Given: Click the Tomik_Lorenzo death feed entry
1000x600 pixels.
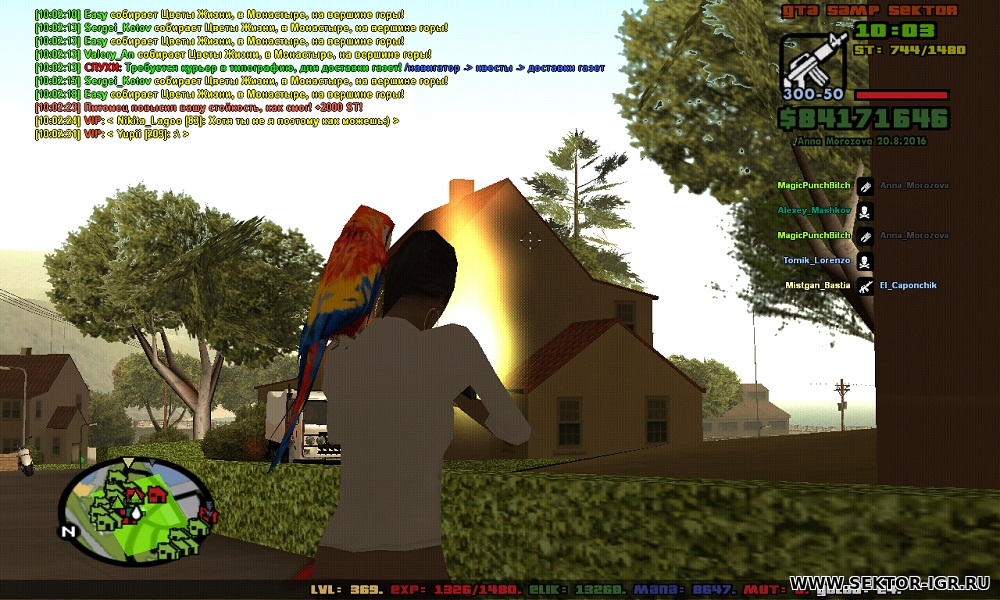Looking at the screenshot, I should [x=817, y=260].
